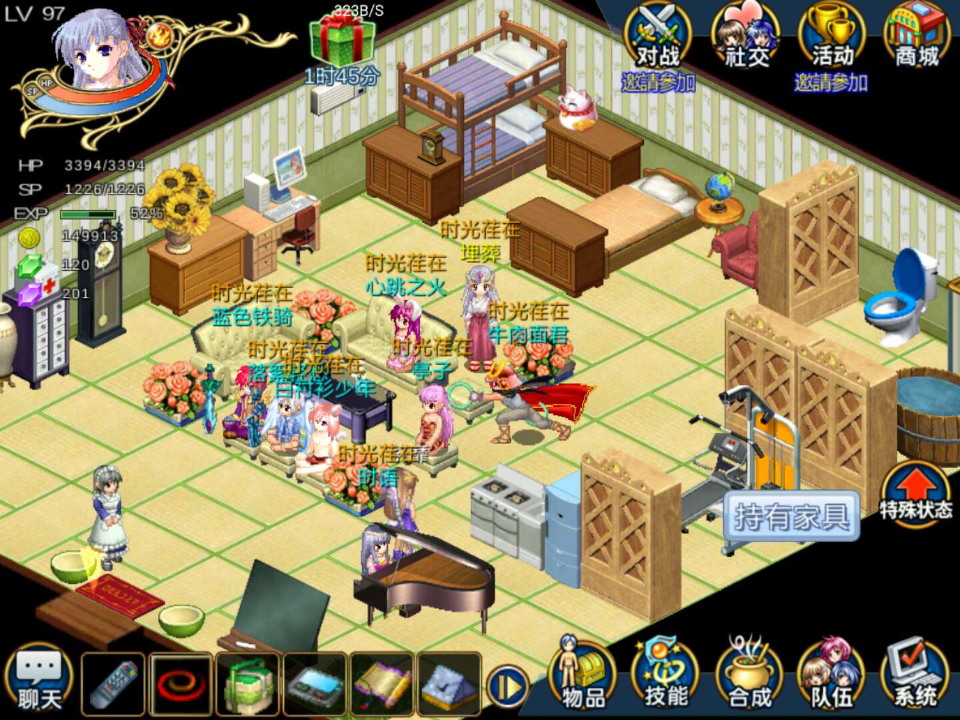Use the gray handheld device item slot
Image resolution: width=960 pixels, height=720 pixels.
click(x=315, y=685)
